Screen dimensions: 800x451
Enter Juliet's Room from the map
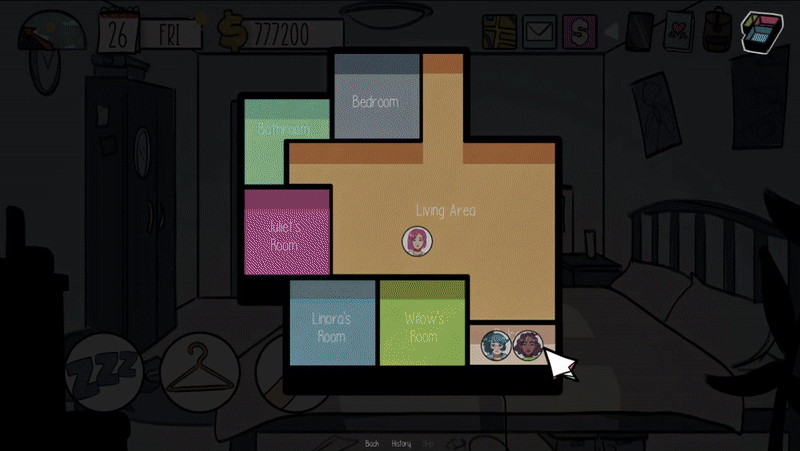[x=287, y=235]
